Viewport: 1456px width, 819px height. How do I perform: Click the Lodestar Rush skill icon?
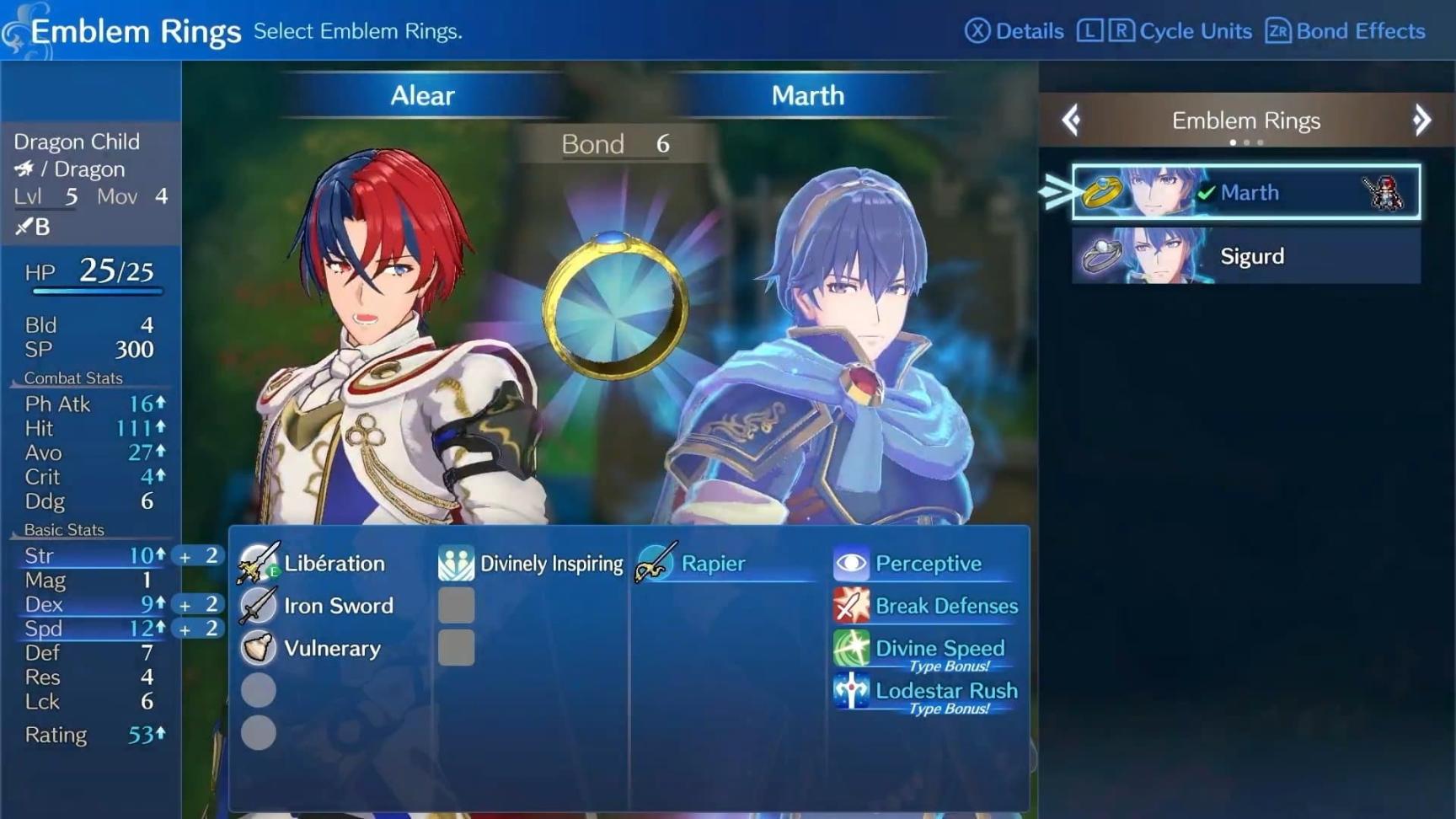click(x=851, y=691)
